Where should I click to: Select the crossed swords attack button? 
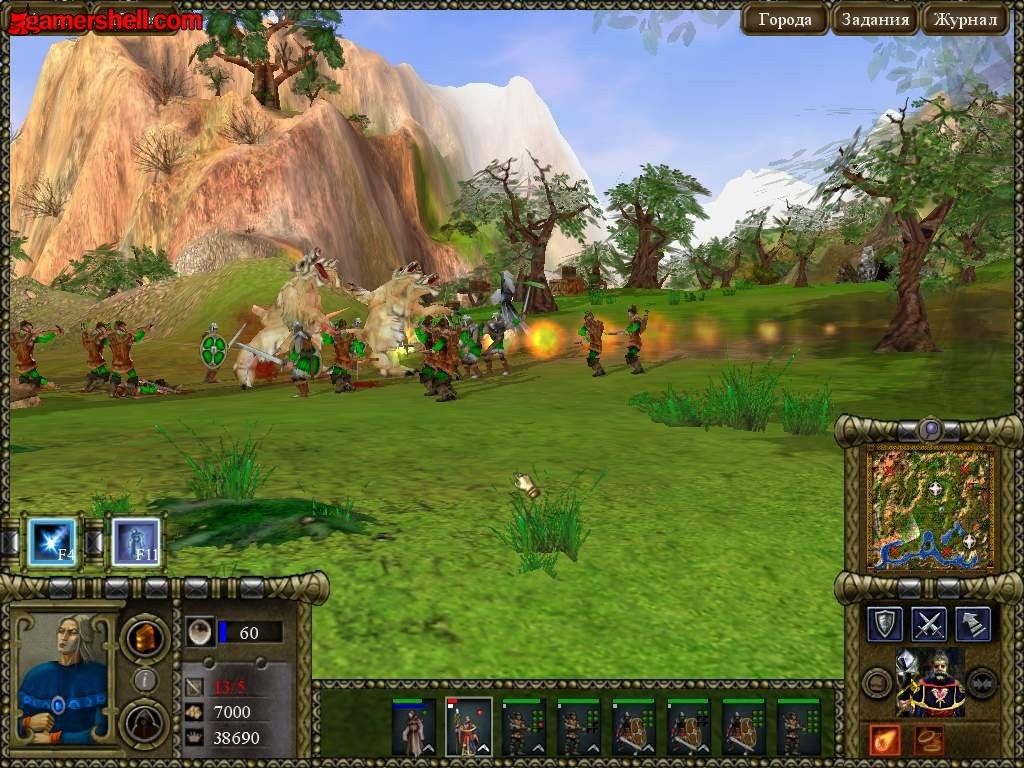point(930,623)
